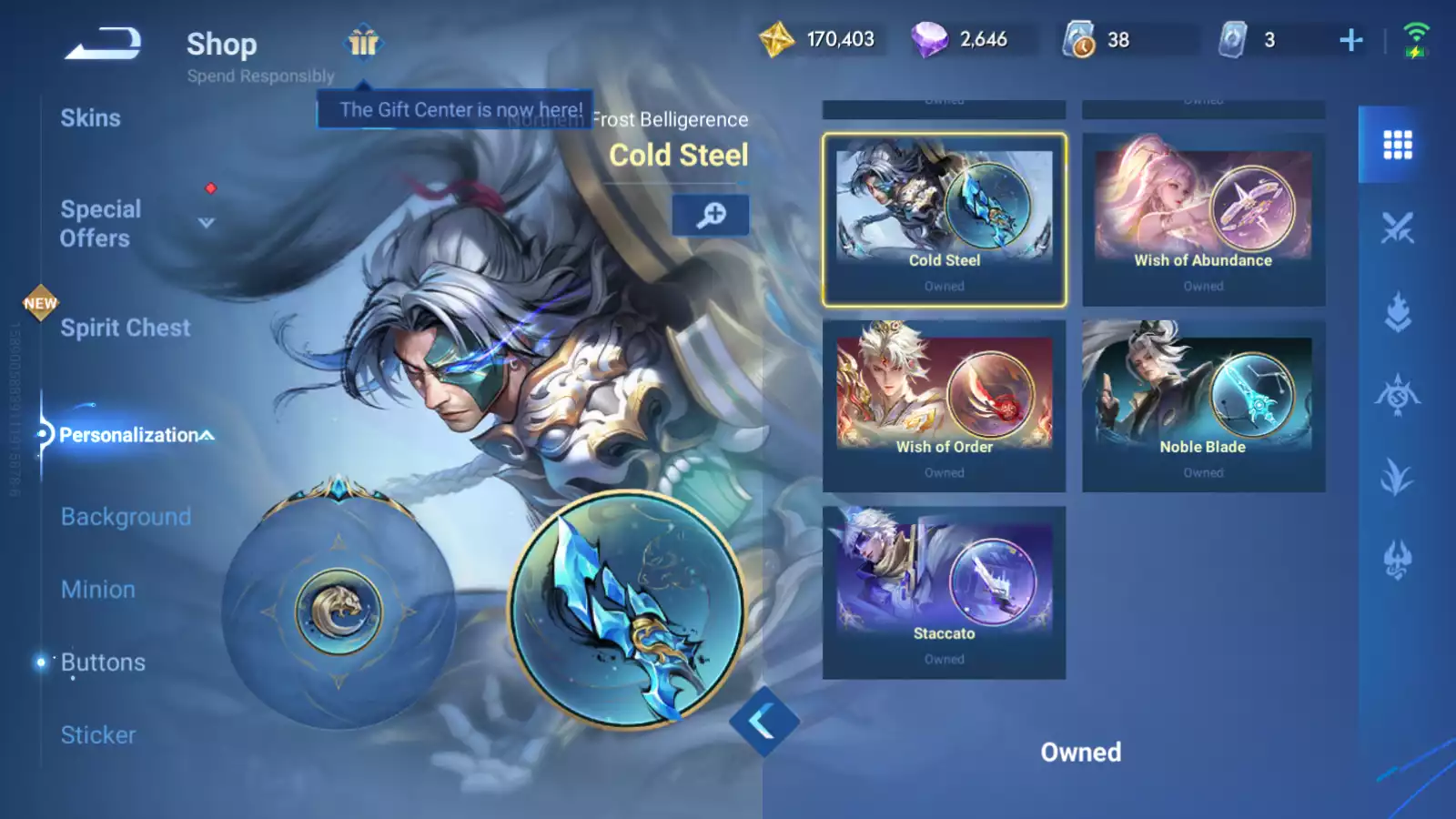This screenshot has width=1456, height=819.
Task: Pick the Wish of Order card
Action: click(x=944, y=406)
